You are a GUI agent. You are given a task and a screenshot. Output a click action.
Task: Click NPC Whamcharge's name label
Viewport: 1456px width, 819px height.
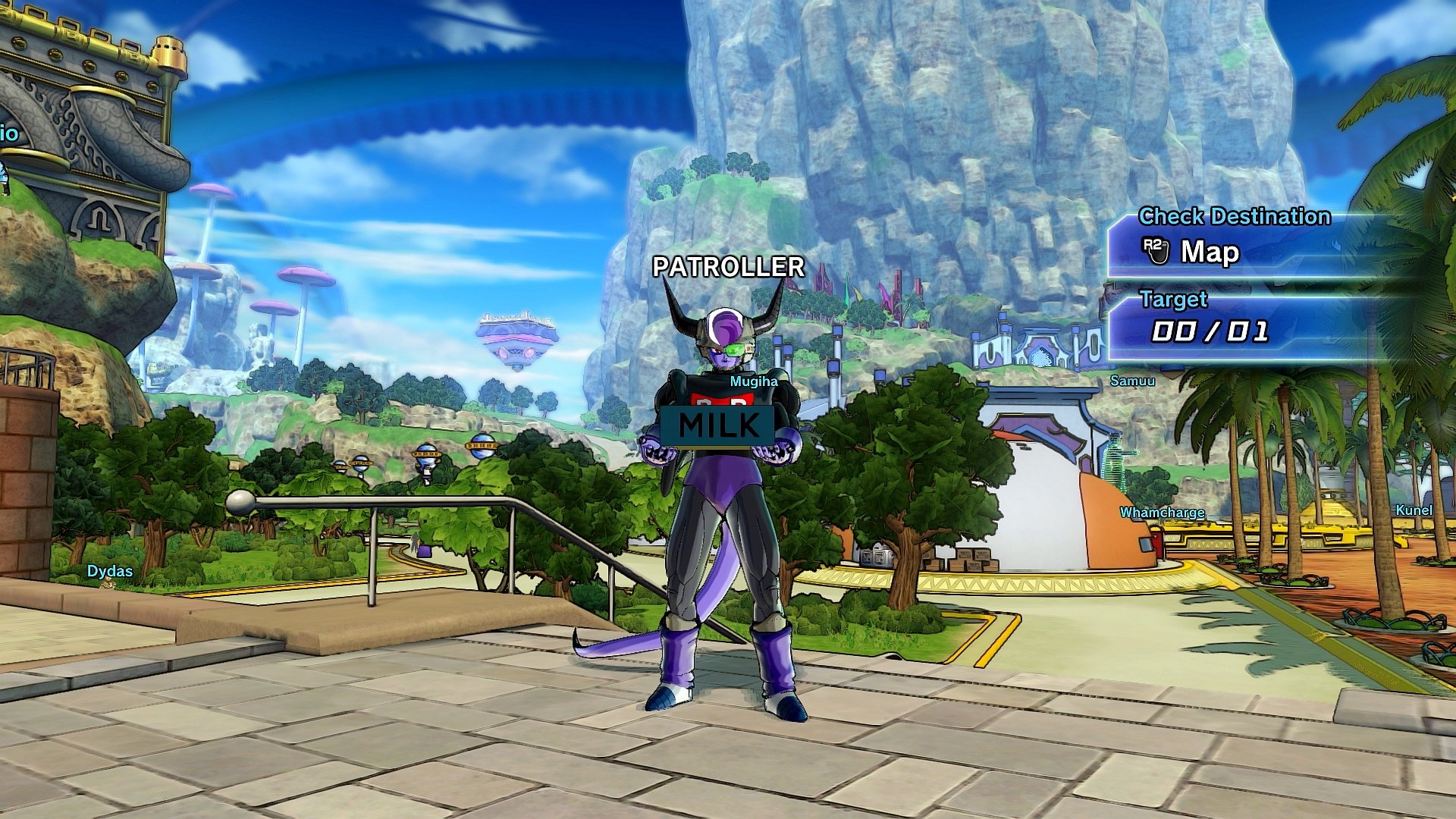1161,513
